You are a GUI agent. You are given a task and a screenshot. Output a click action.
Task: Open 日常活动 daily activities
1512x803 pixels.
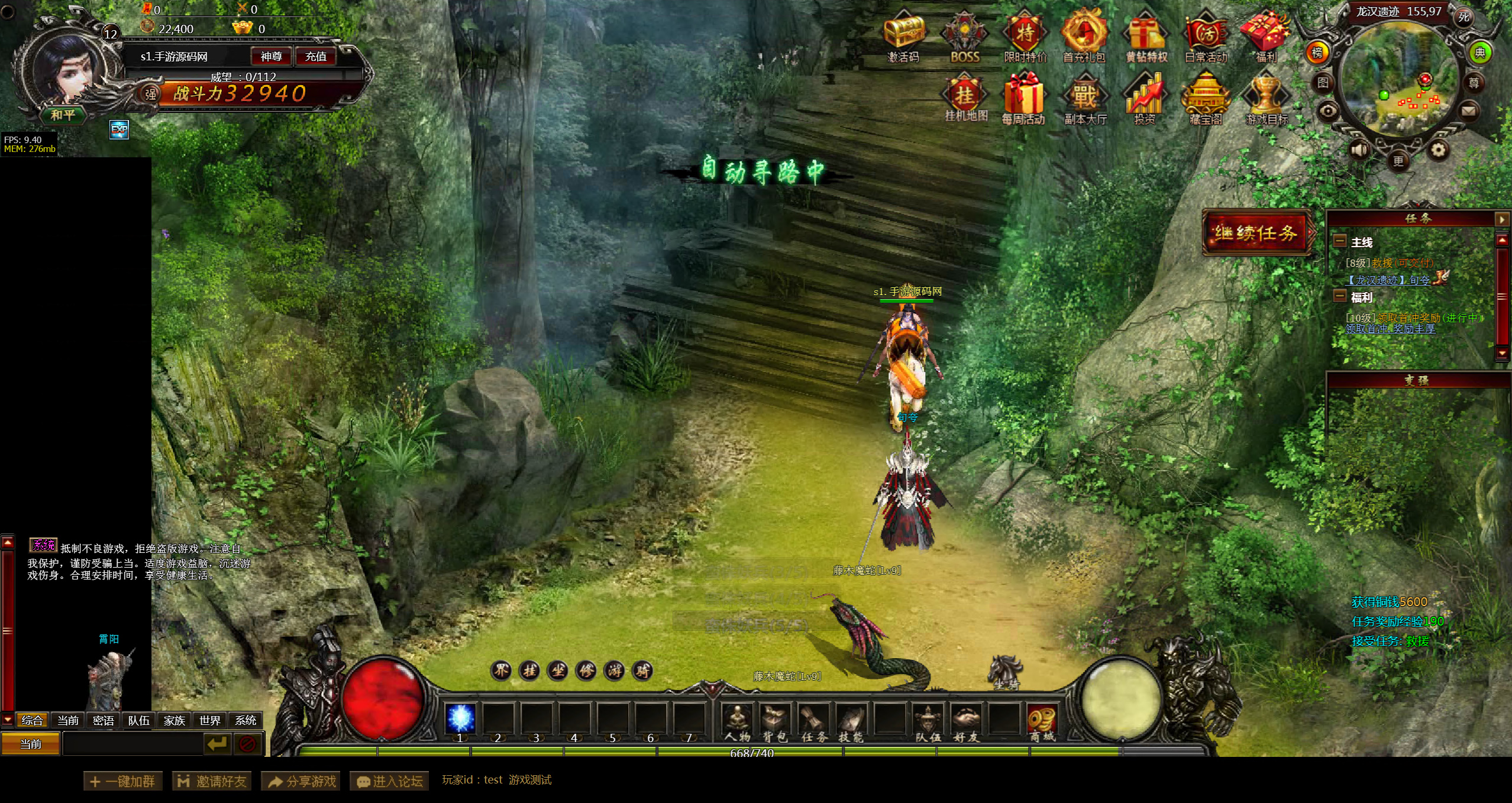1206,35
